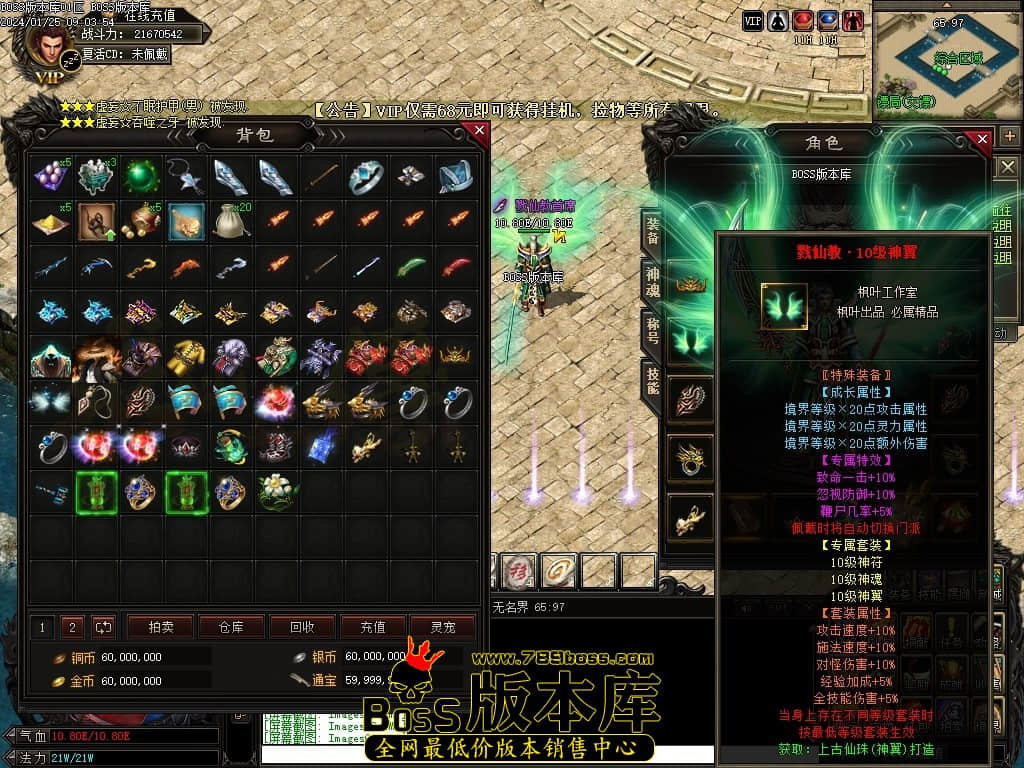Choose the cloth sack item with x20
This screenshot has width=1024, height=768.
[231, 222]
